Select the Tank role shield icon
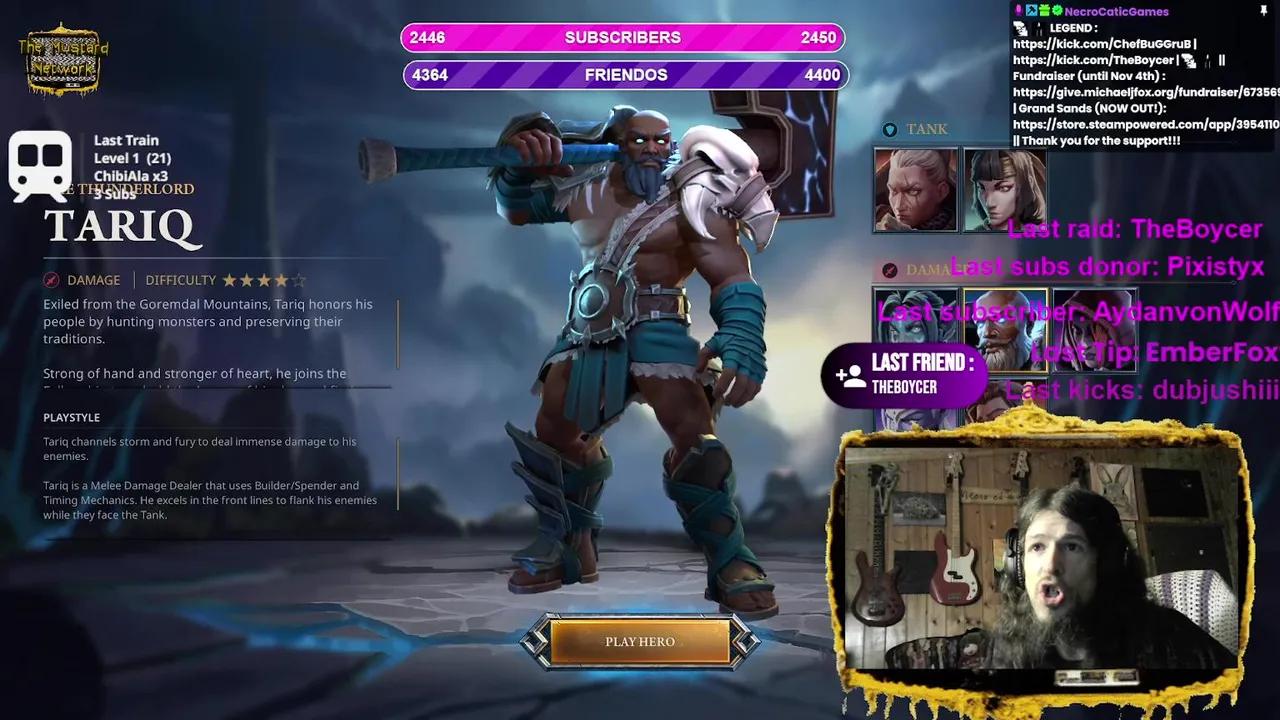 (x=890, y=128)
